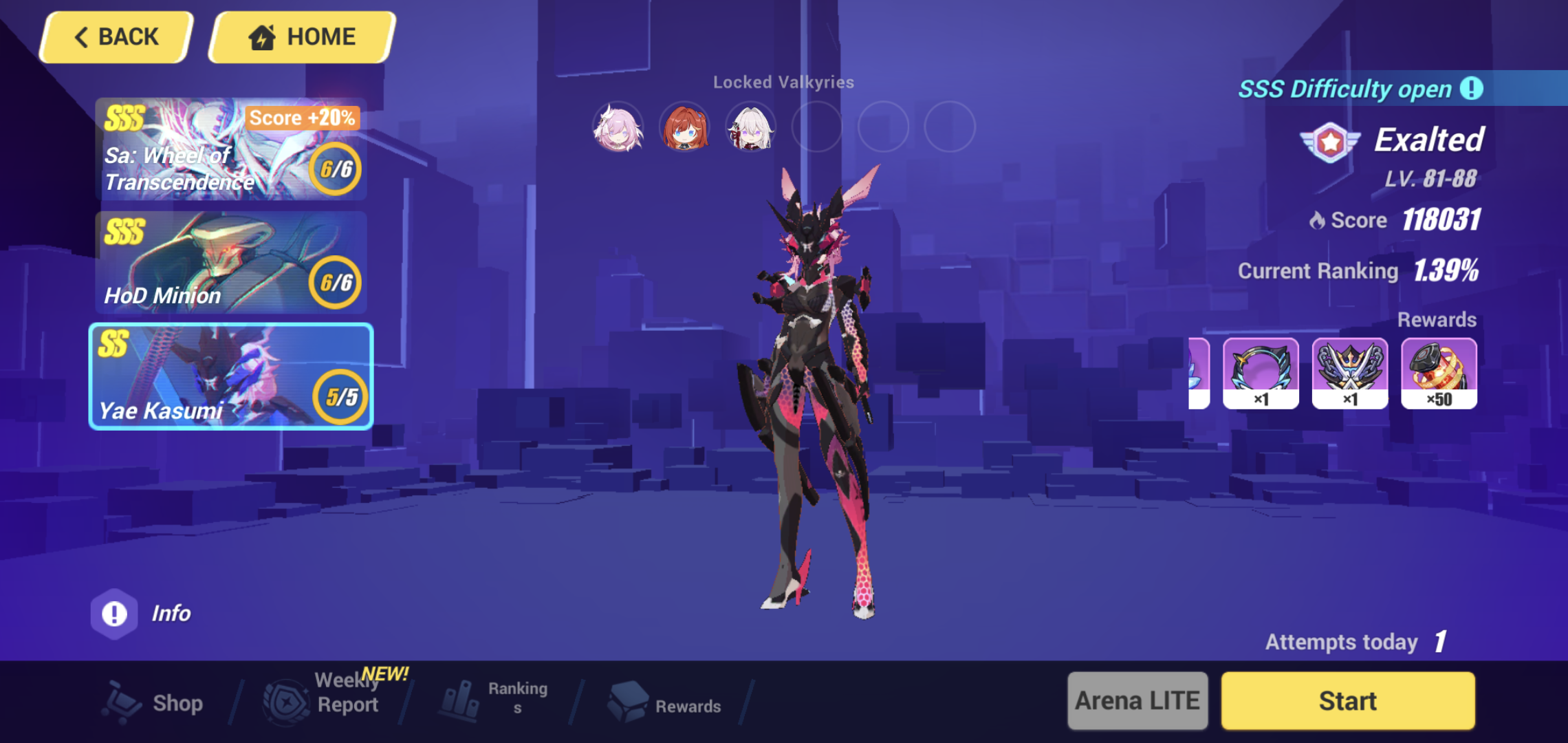Select the Yae Kasumi SS boss card
The image size is (1568, 743).
(230, 377)
